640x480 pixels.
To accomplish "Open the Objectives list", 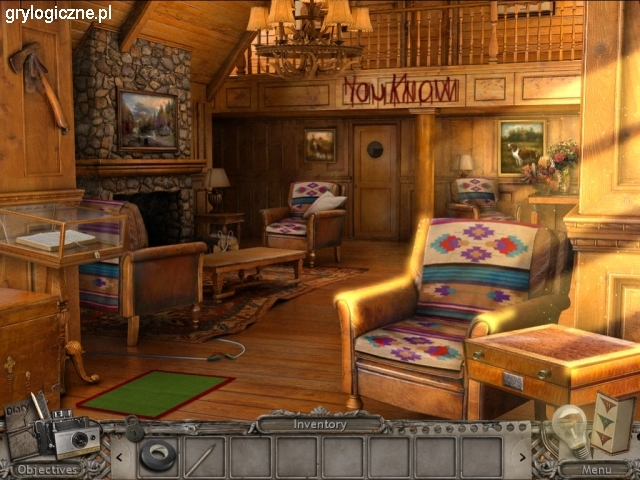I will point(47,469).
